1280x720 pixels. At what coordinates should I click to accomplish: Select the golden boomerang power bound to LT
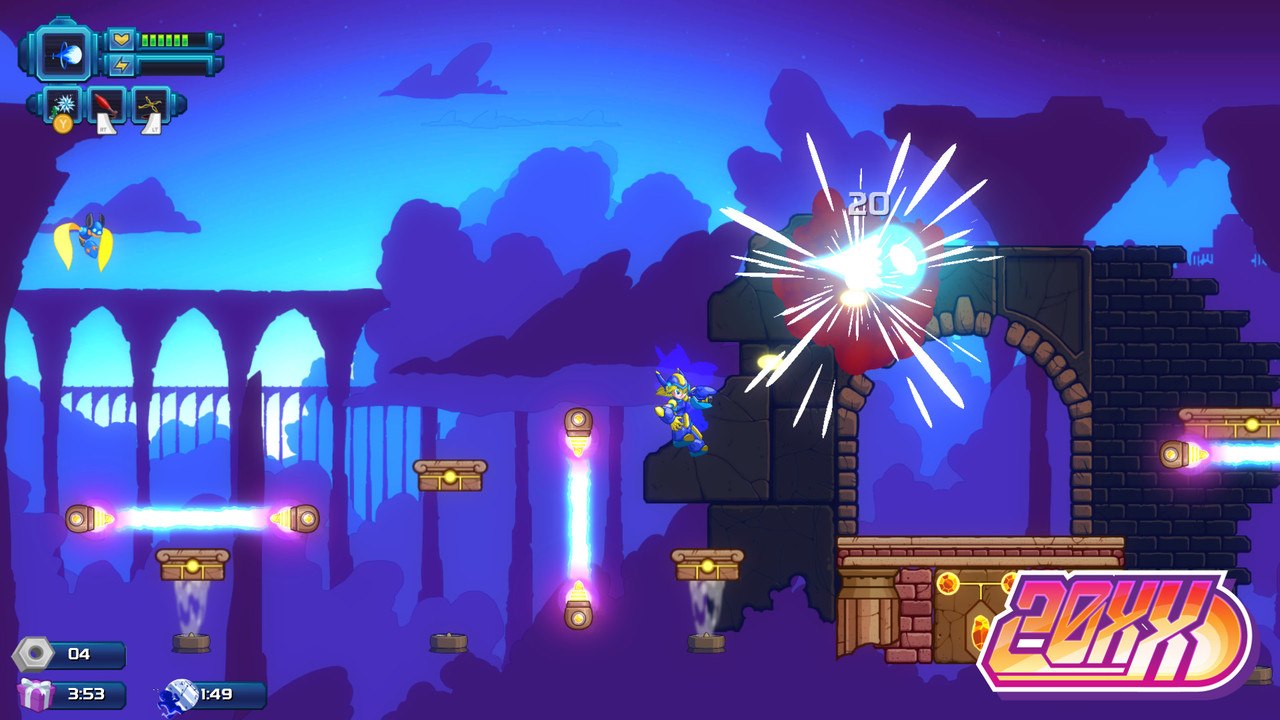151,103
